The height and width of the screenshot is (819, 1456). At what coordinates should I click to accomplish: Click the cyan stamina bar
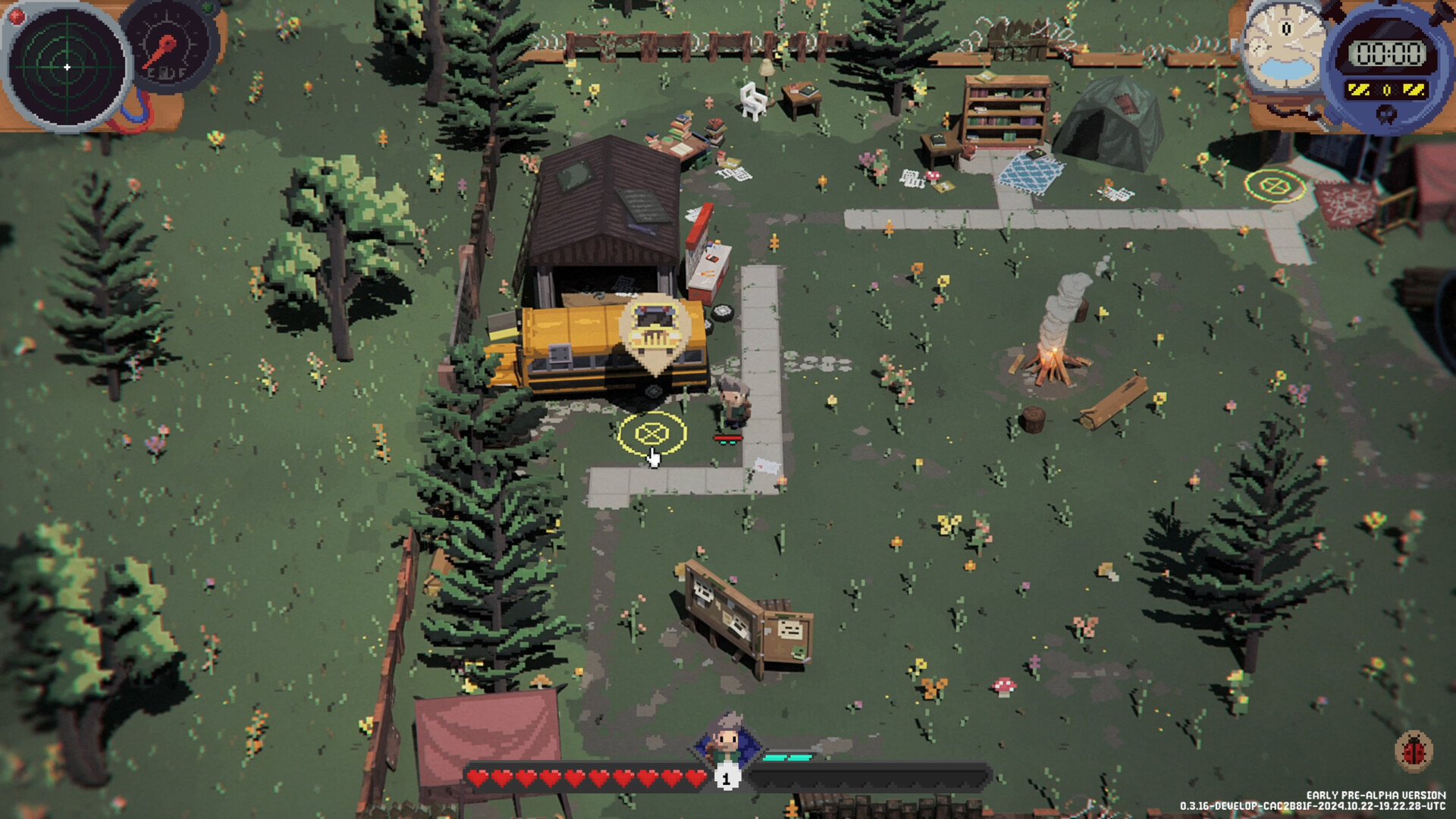789,756
